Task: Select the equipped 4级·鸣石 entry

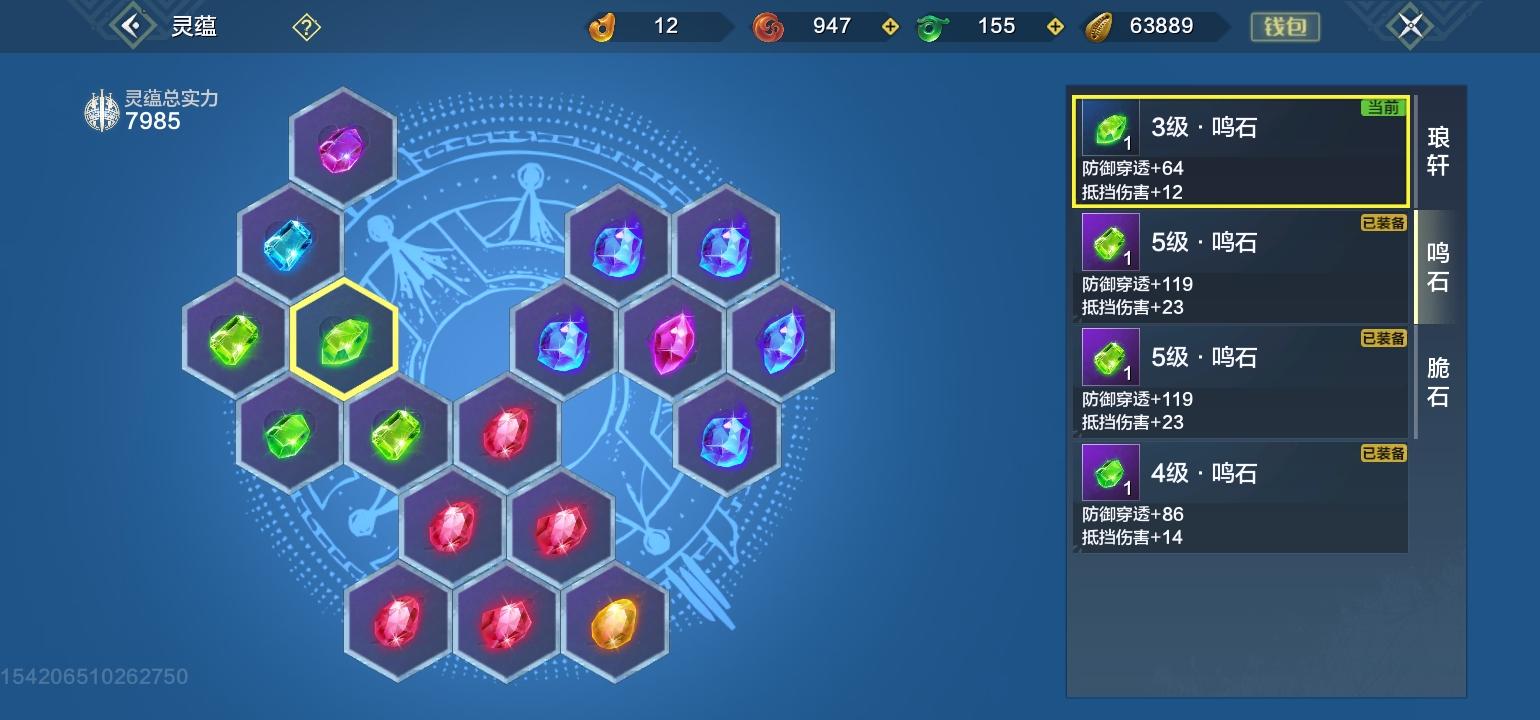Action: pyautogui.click(x=1240, y=497)
